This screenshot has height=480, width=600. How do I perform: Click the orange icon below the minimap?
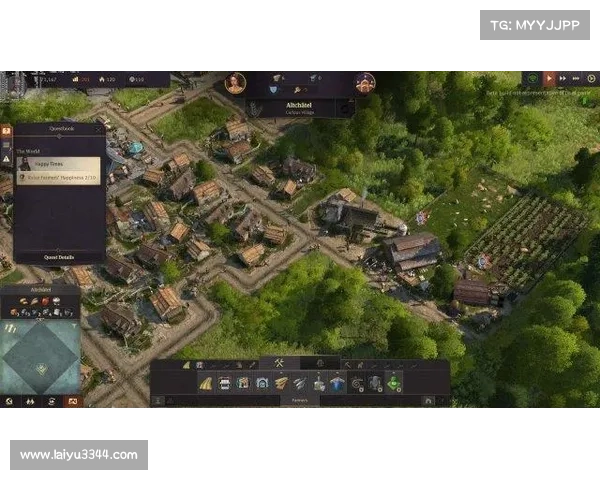(x=72, y=401)
